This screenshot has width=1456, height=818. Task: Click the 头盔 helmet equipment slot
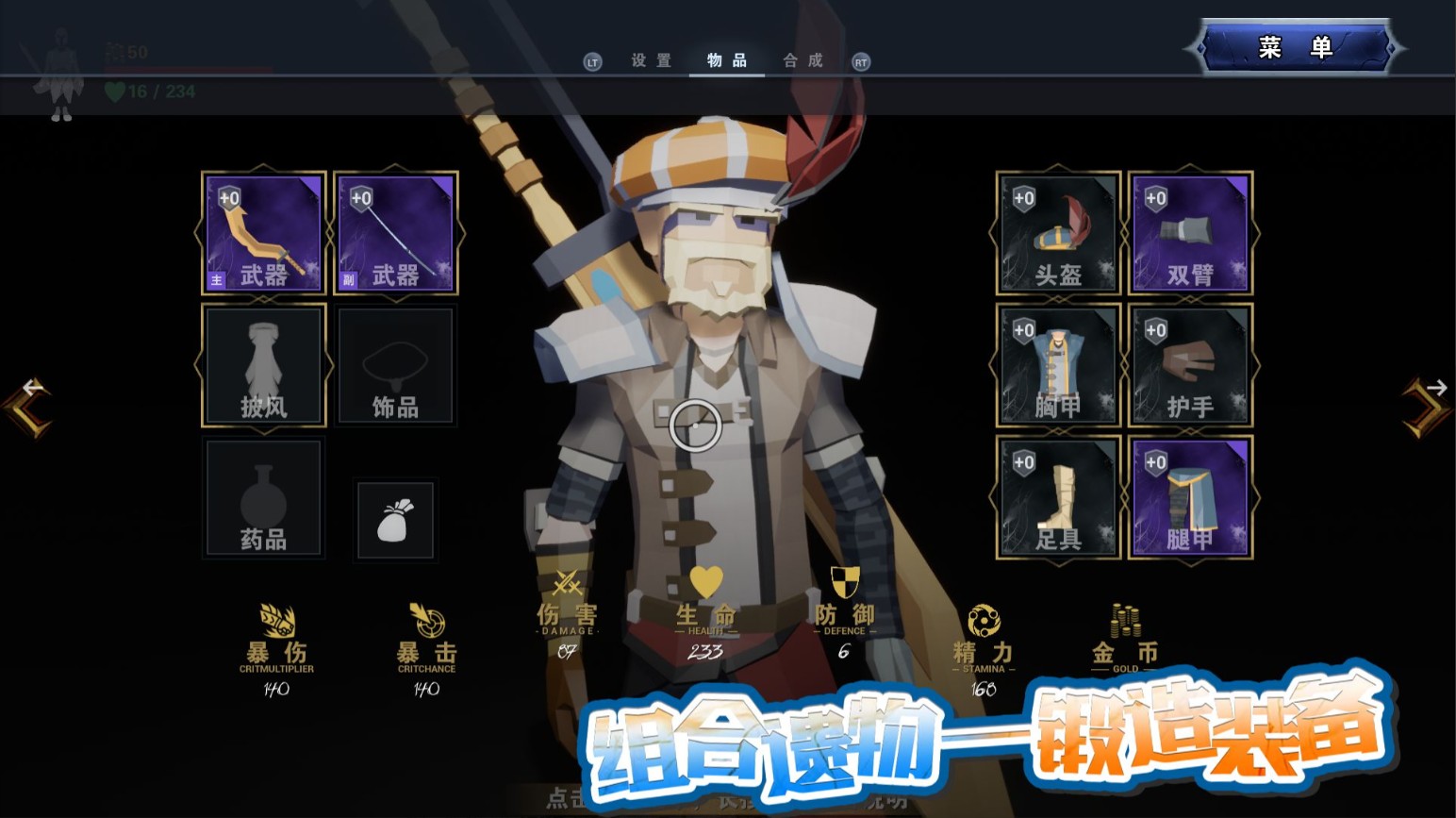tap(1057, 233)
